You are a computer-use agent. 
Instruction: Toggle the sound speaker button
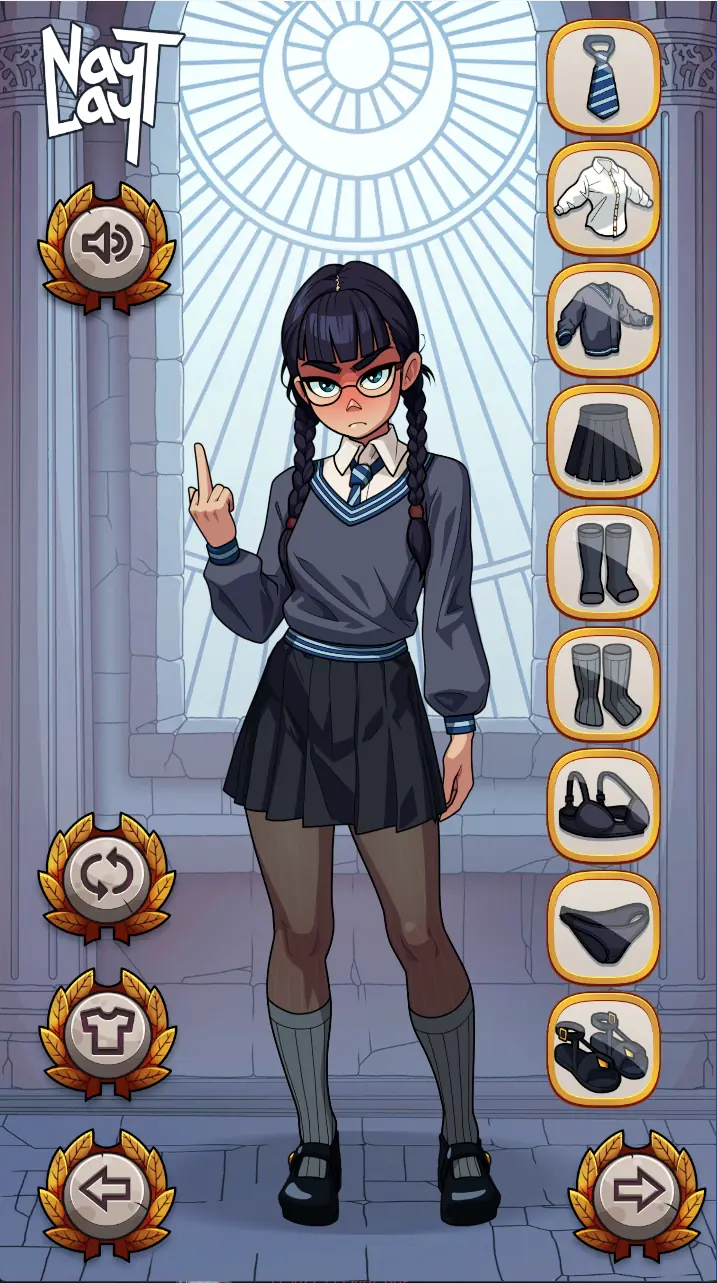pos(107,243)
